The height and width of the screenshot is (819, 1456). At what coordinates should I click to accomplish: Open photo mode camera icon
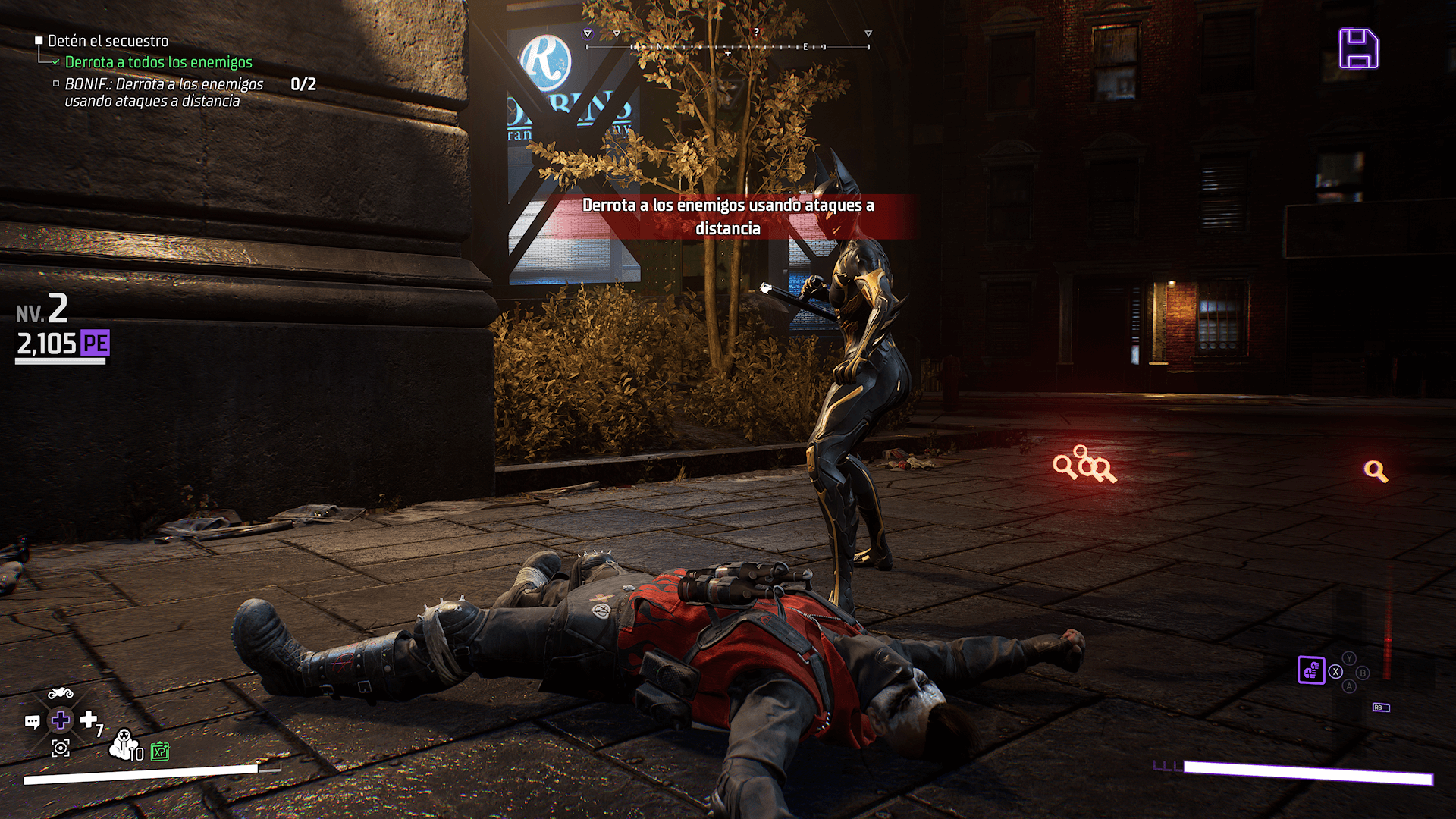click(61, 748)
